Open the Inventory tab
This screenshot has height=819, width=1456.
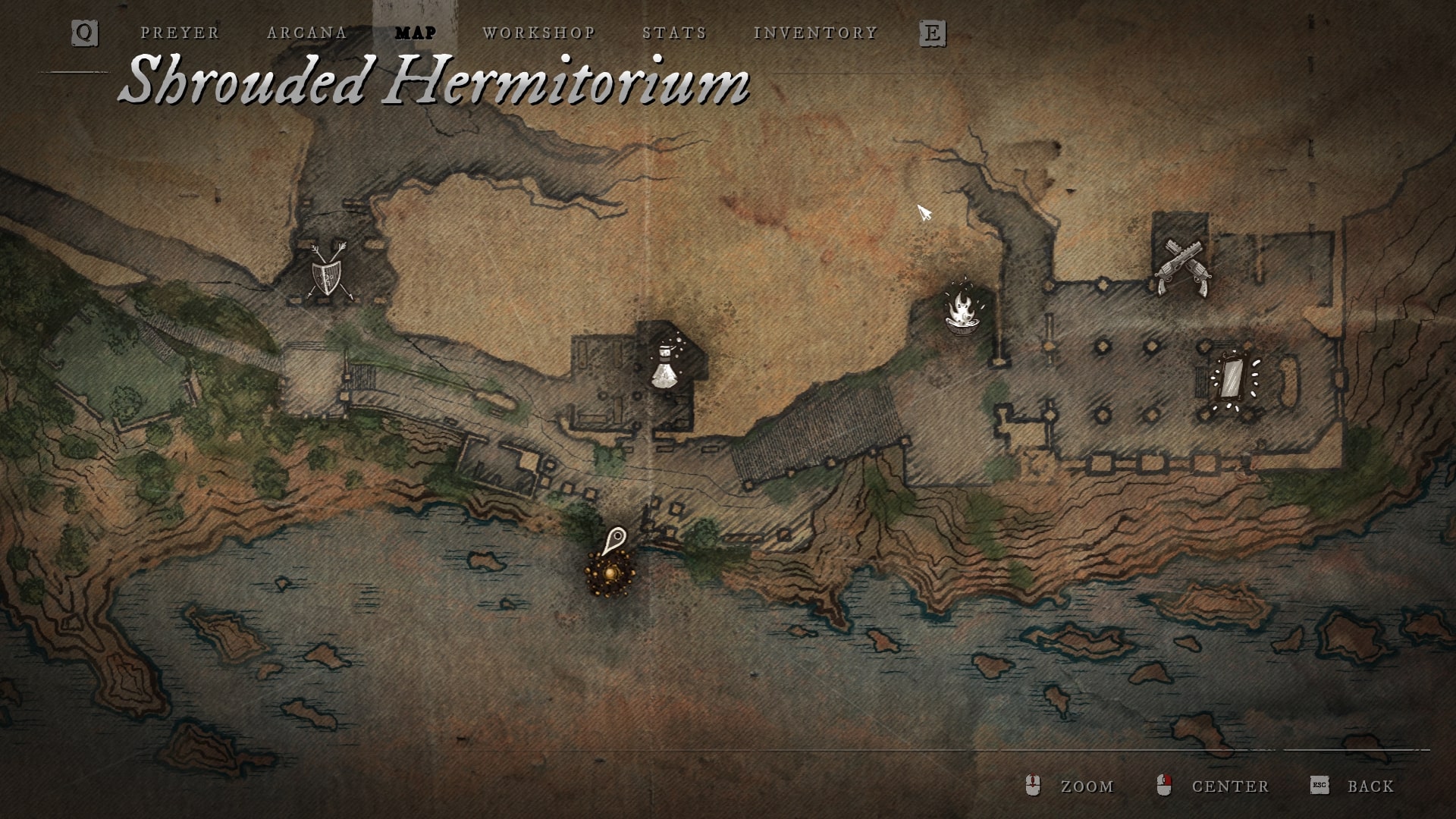815,33
